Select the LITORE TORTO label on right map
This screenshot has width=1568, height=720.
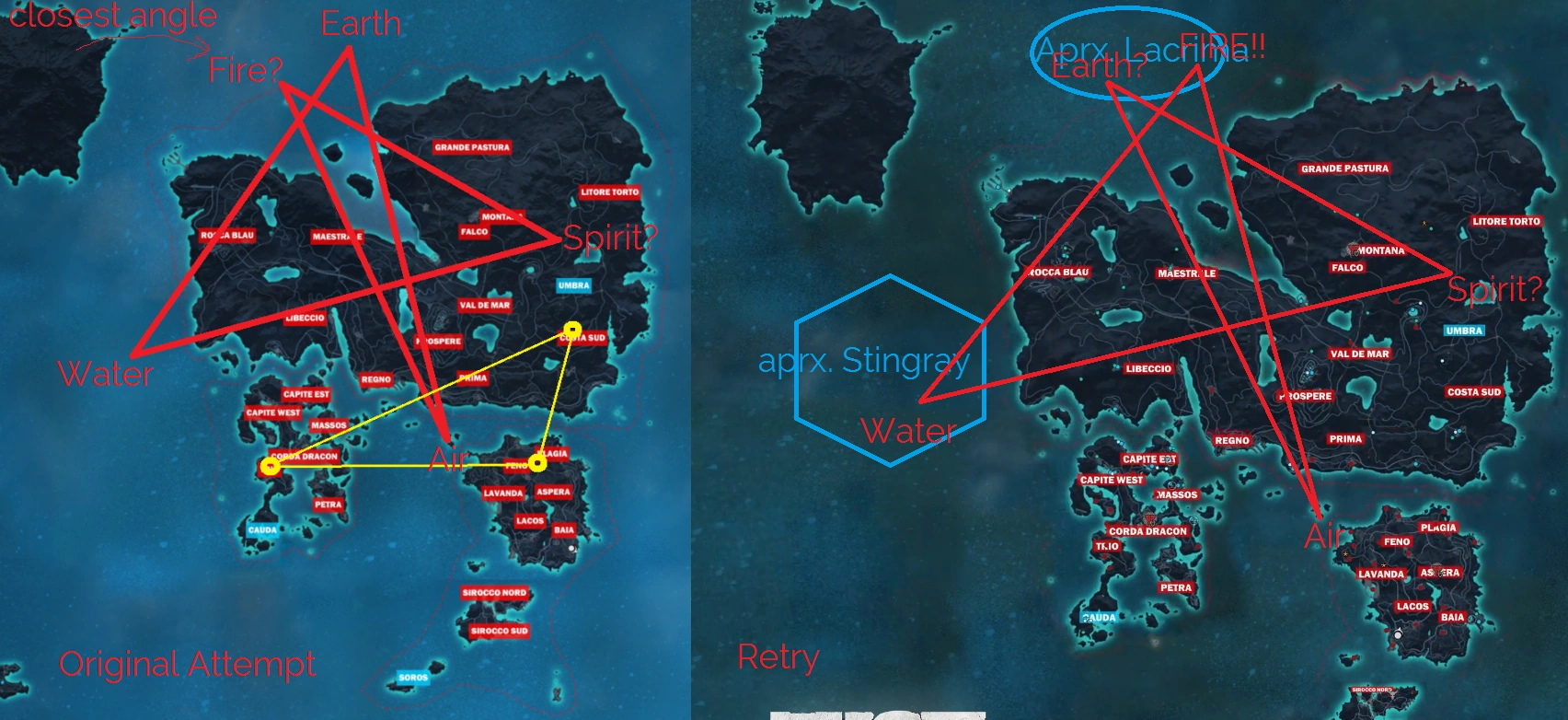point(1507,221)
